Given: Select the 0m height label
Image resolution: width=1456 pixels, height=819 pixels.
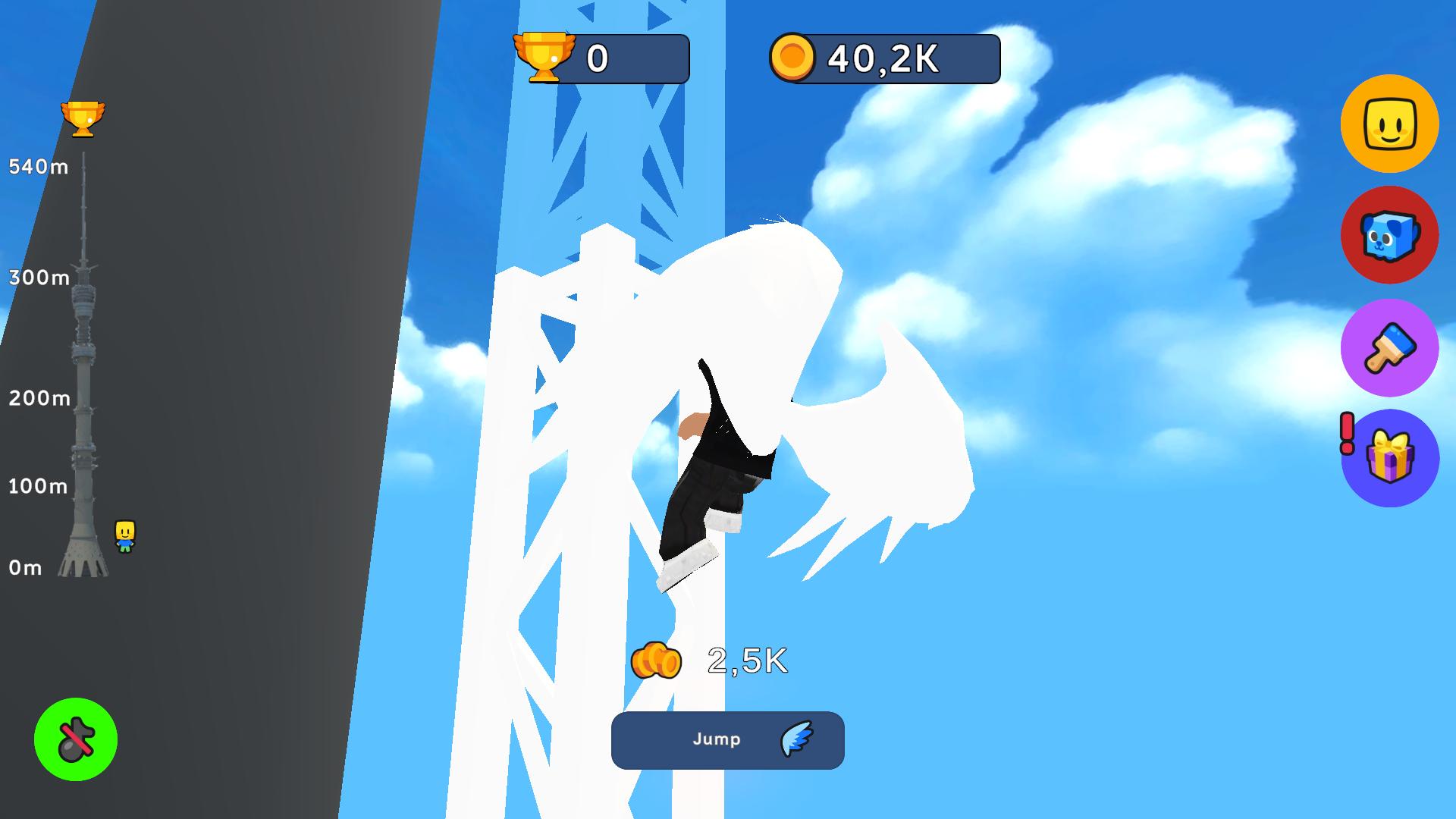Looking at the screenshot, I should [x=24, y=566].
